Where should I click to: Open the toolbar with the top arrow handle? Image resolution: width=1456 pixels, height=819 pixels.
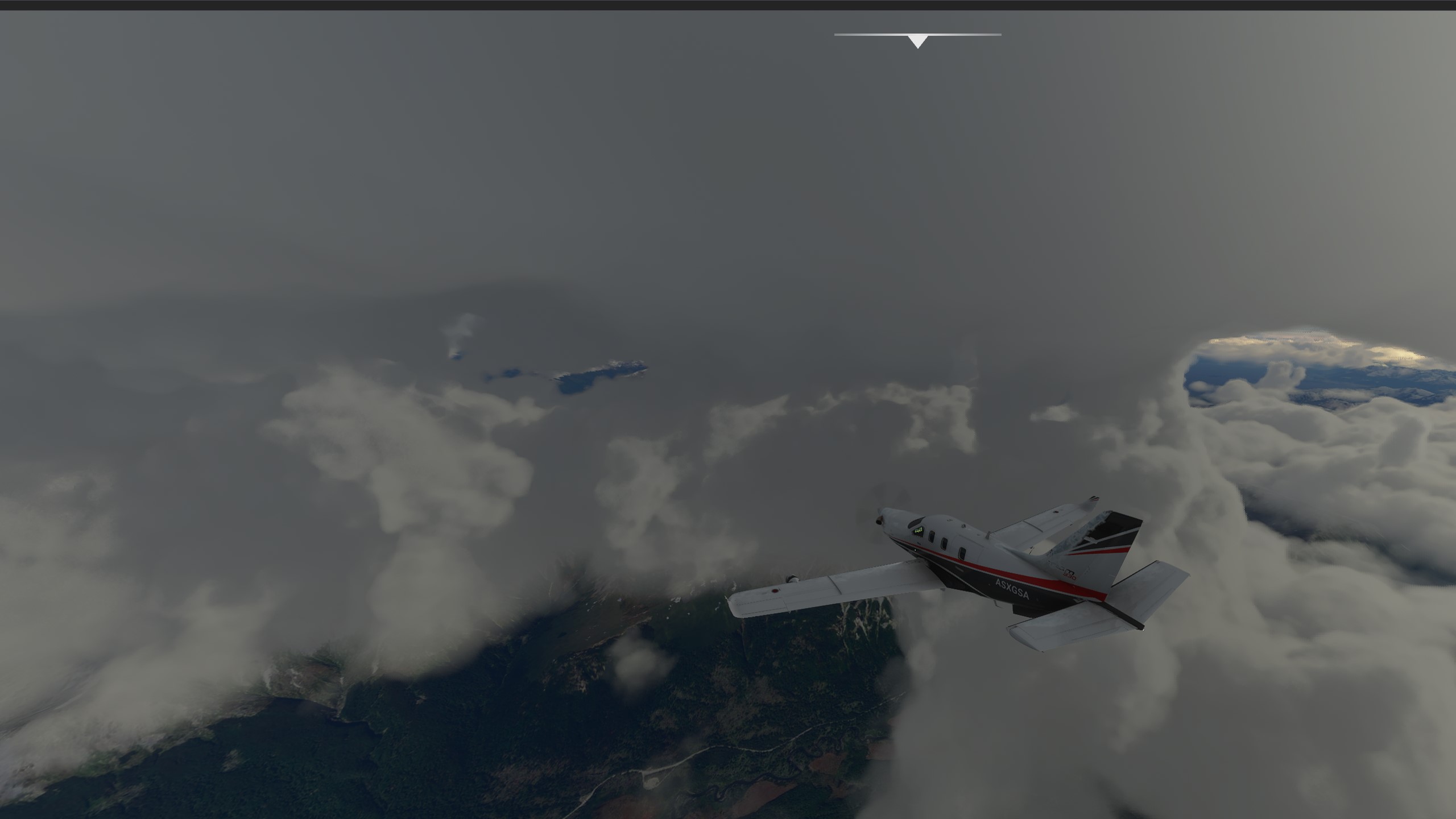click(x=917, y=41)
